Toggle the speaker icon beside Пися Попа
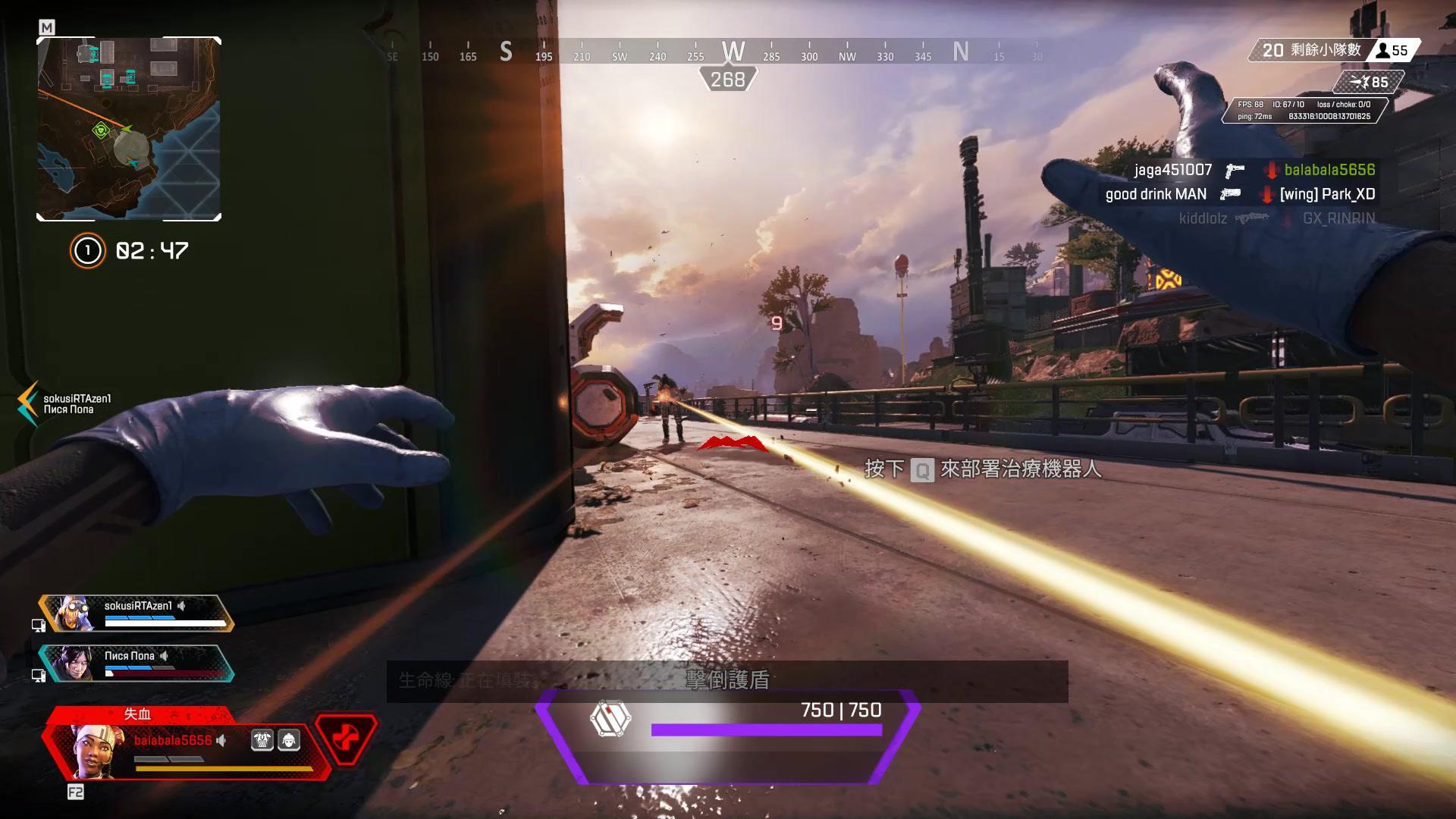The height and width of the screenshot is (819, 1456). (164, 656)
